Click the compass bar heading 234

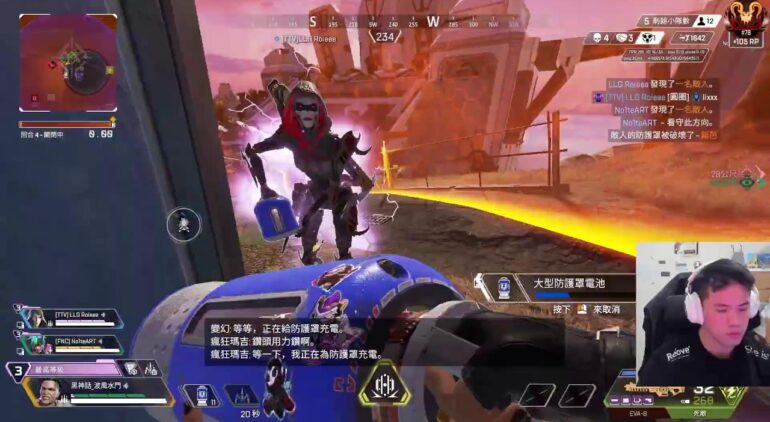(x=384, y=37)
